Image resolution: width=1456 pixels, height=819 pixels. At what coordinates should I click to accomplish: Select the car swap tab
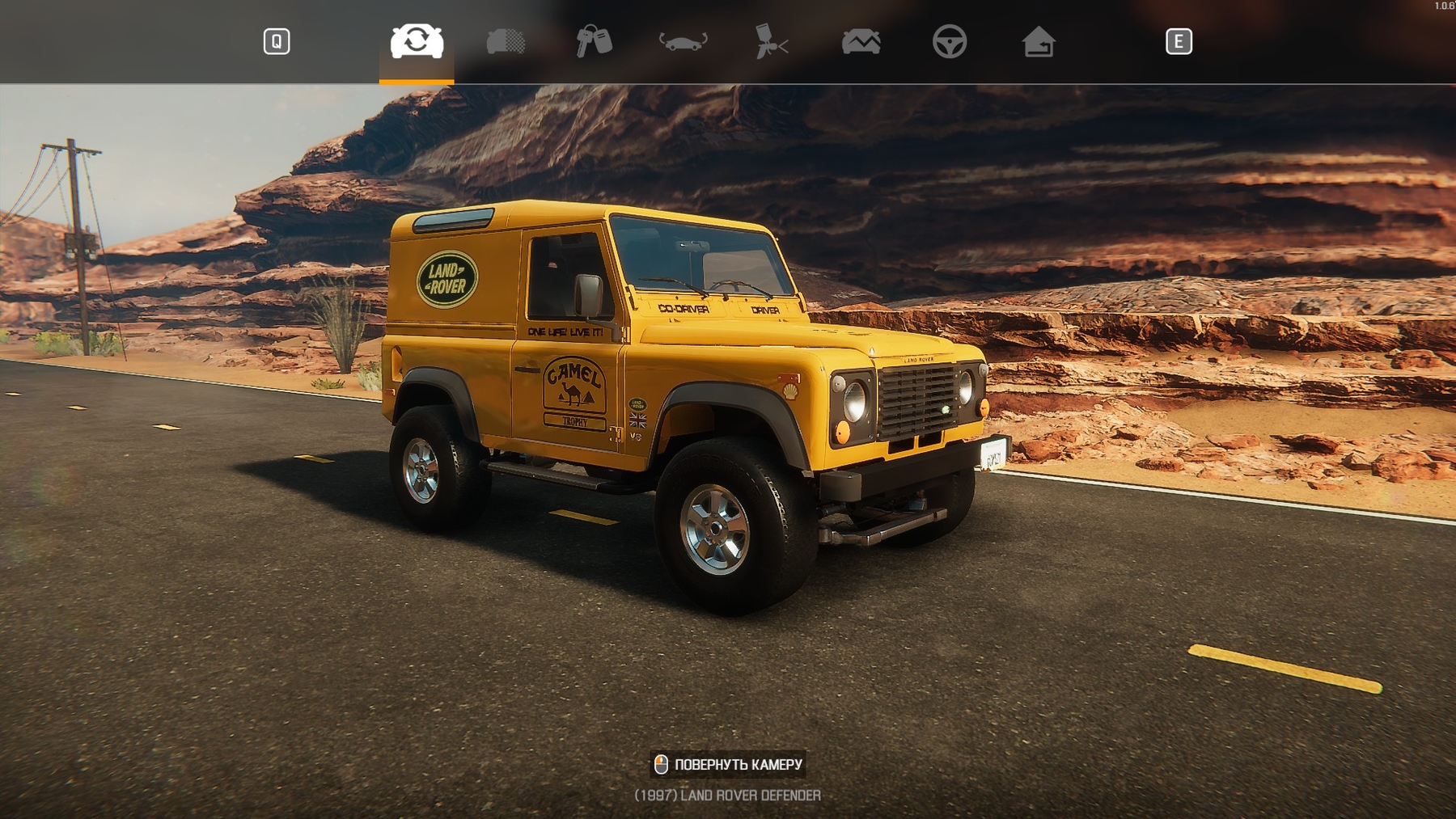417,41
